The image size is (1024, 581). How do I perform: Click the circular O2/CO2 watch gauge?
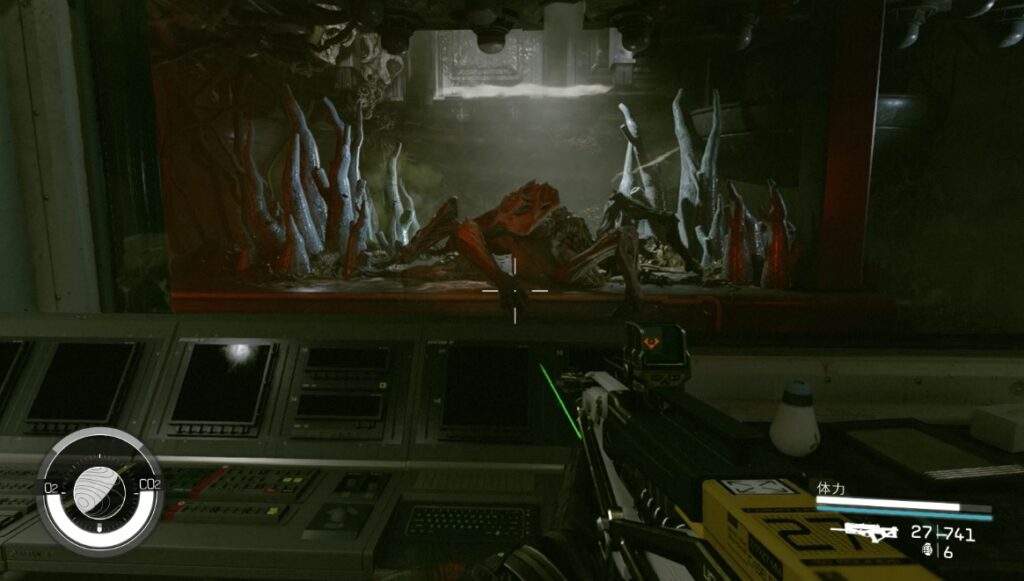[x=99, y=490]
